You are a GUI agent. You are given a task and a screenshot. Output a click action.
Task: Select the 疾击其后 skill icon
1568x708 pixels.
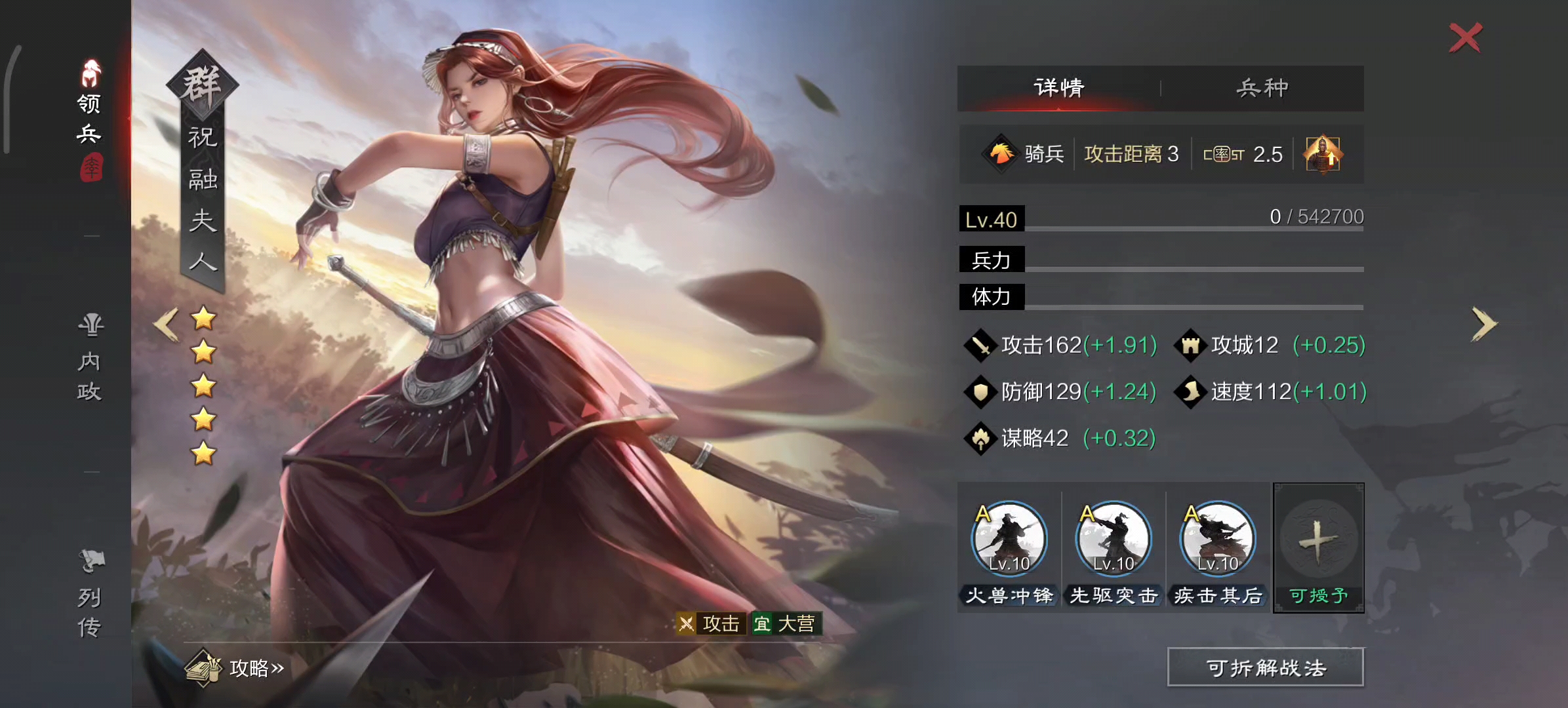[1216, 539]
